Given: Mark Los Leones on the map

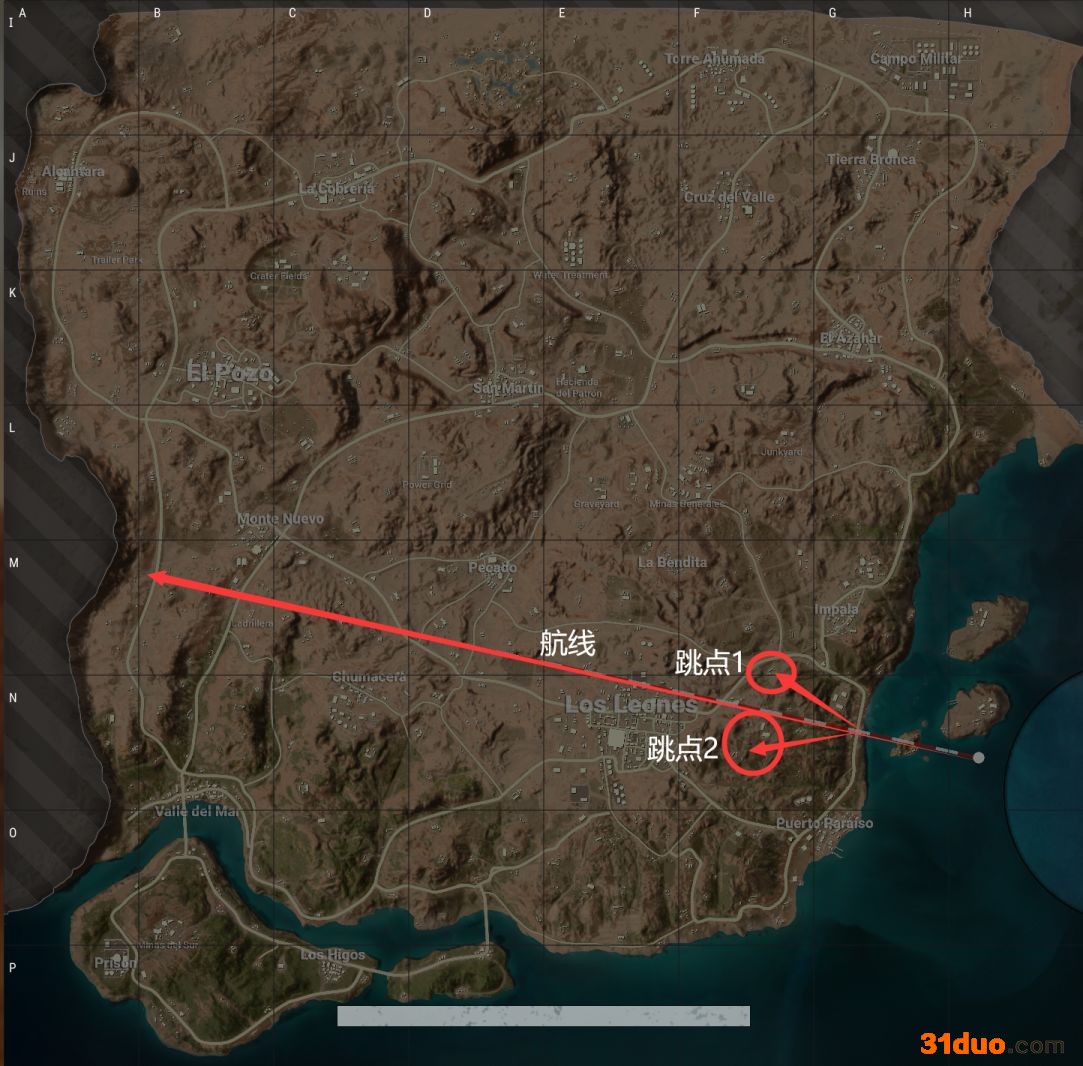Looking at the screenshot, I should tap(631, 705).
